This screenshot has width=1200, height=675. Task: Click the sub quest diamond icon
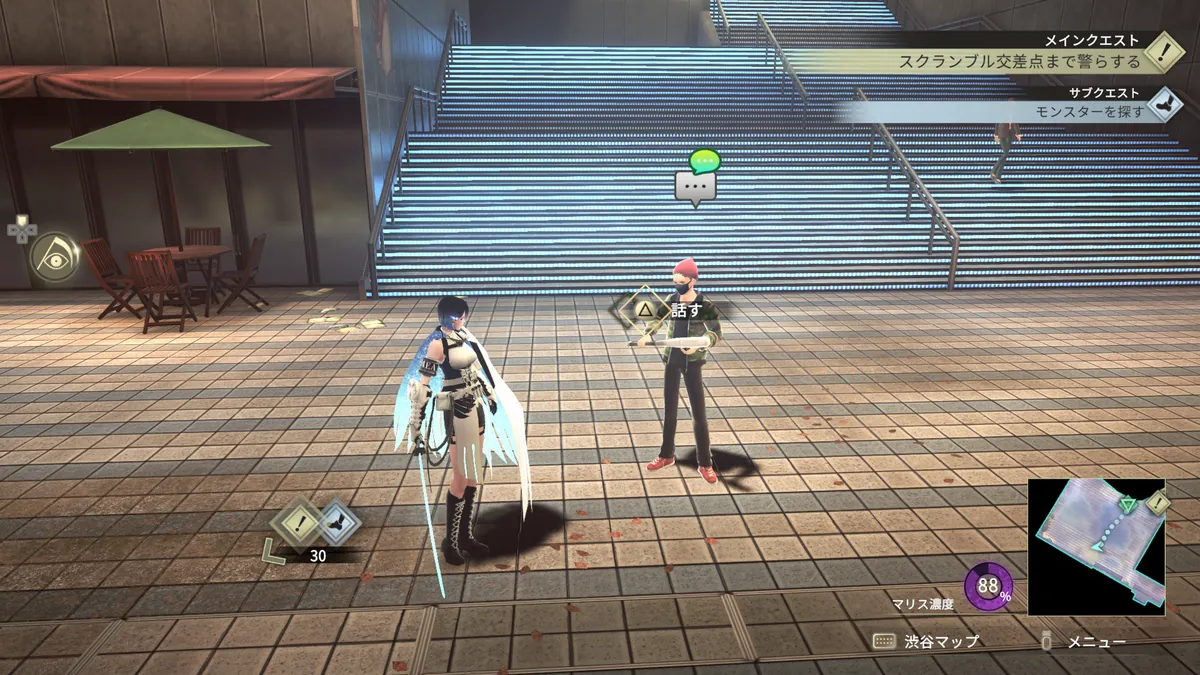[x=1163, y=103]
